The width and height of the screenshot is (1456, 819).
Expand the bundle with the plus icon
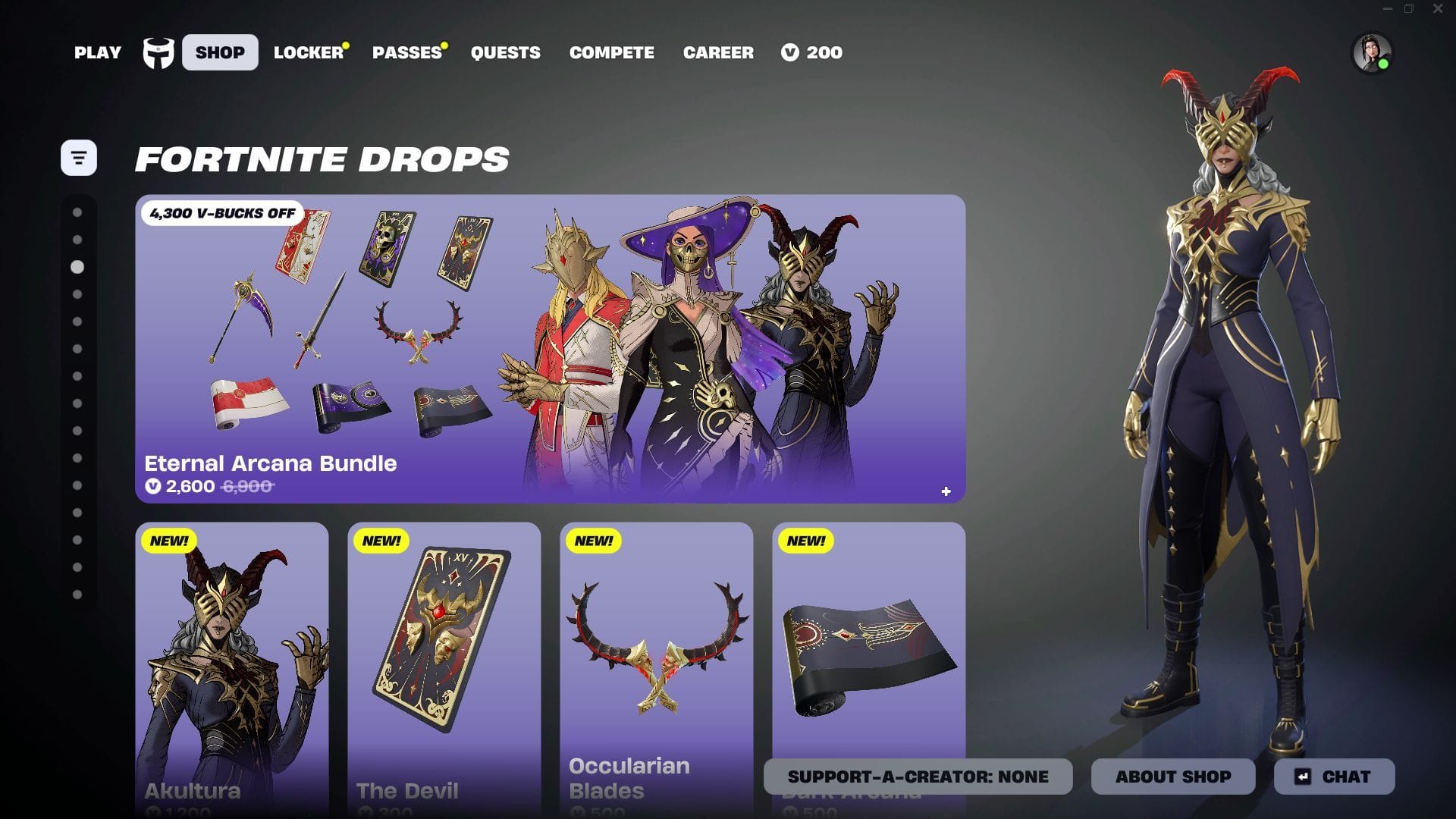(x=946, y=491)
